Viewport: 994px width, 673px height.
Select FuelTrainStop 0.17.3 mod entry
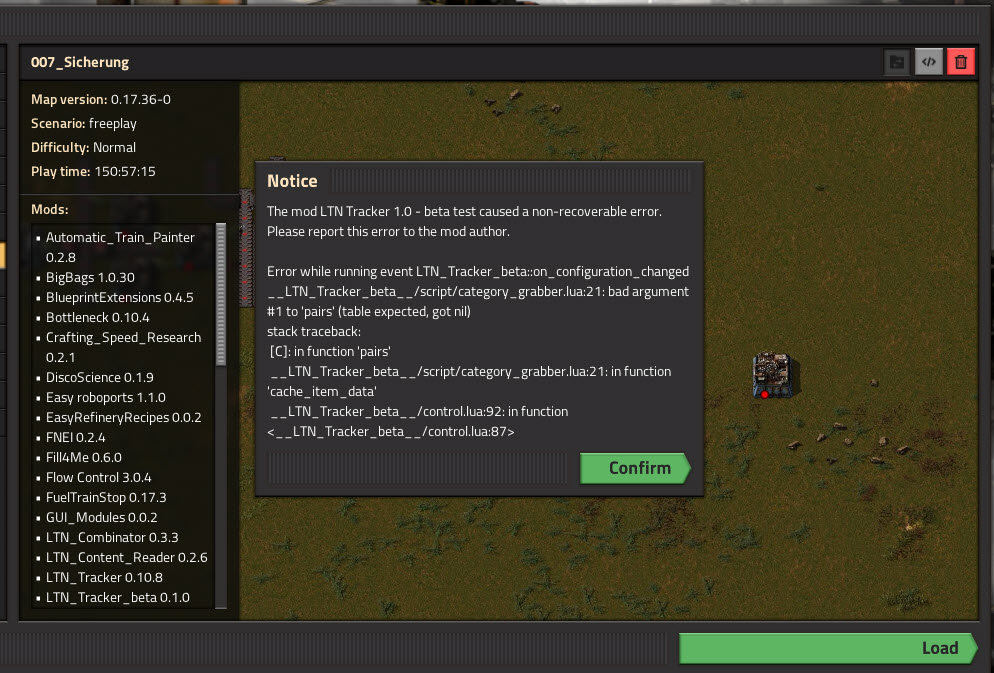coord(106,497)
